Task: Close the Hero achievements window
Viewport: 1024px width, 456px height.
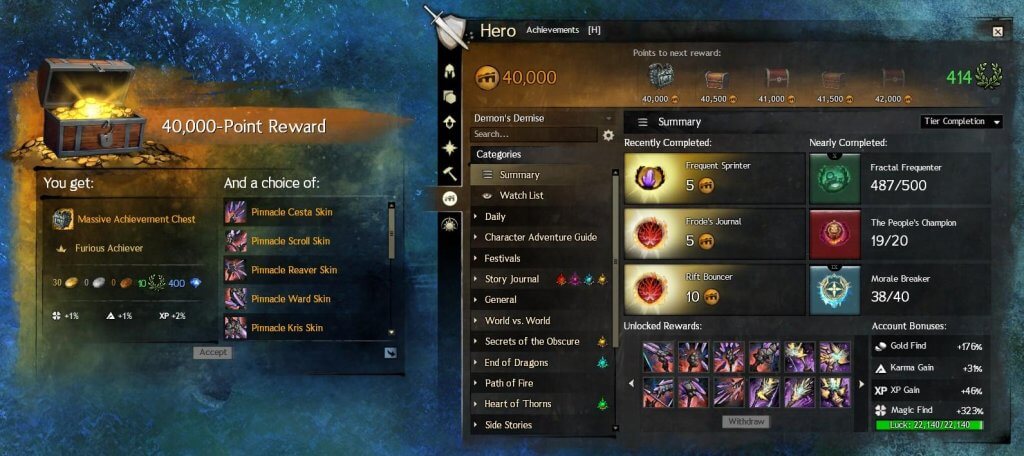Action: [x=997, y=32]
